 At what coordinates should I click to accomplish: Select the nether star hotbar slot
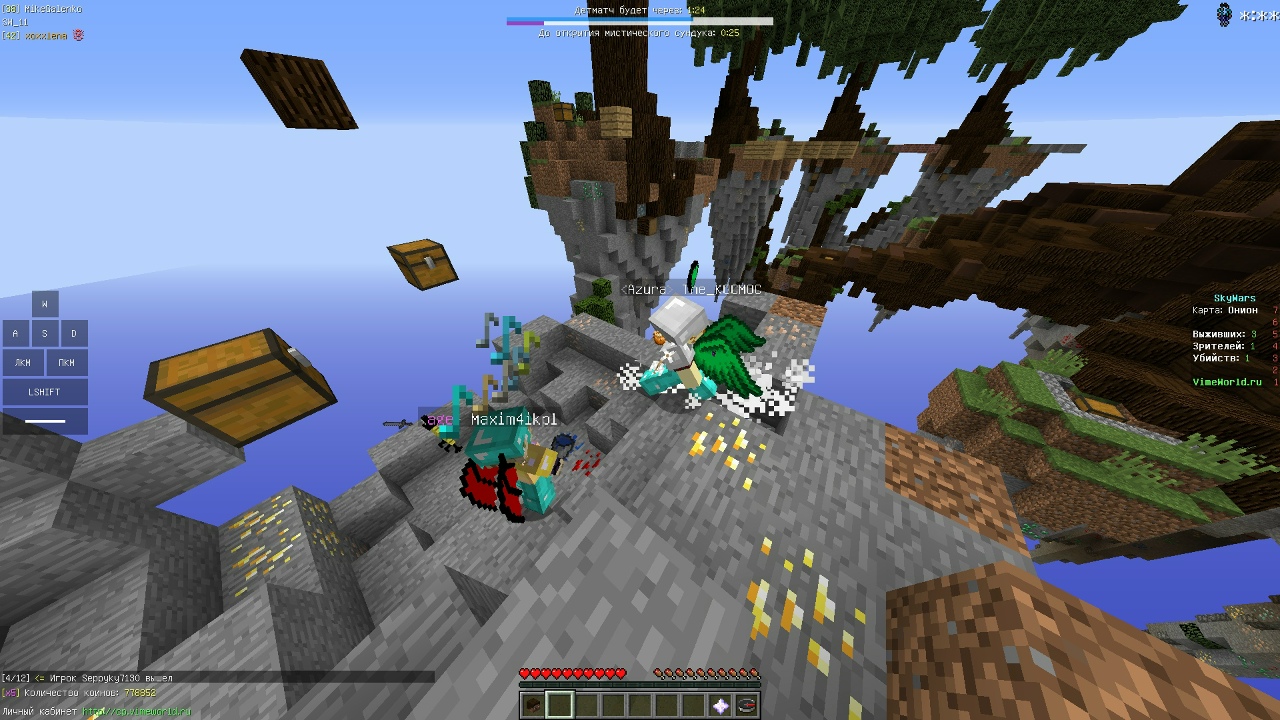click(x=721, y=705)
